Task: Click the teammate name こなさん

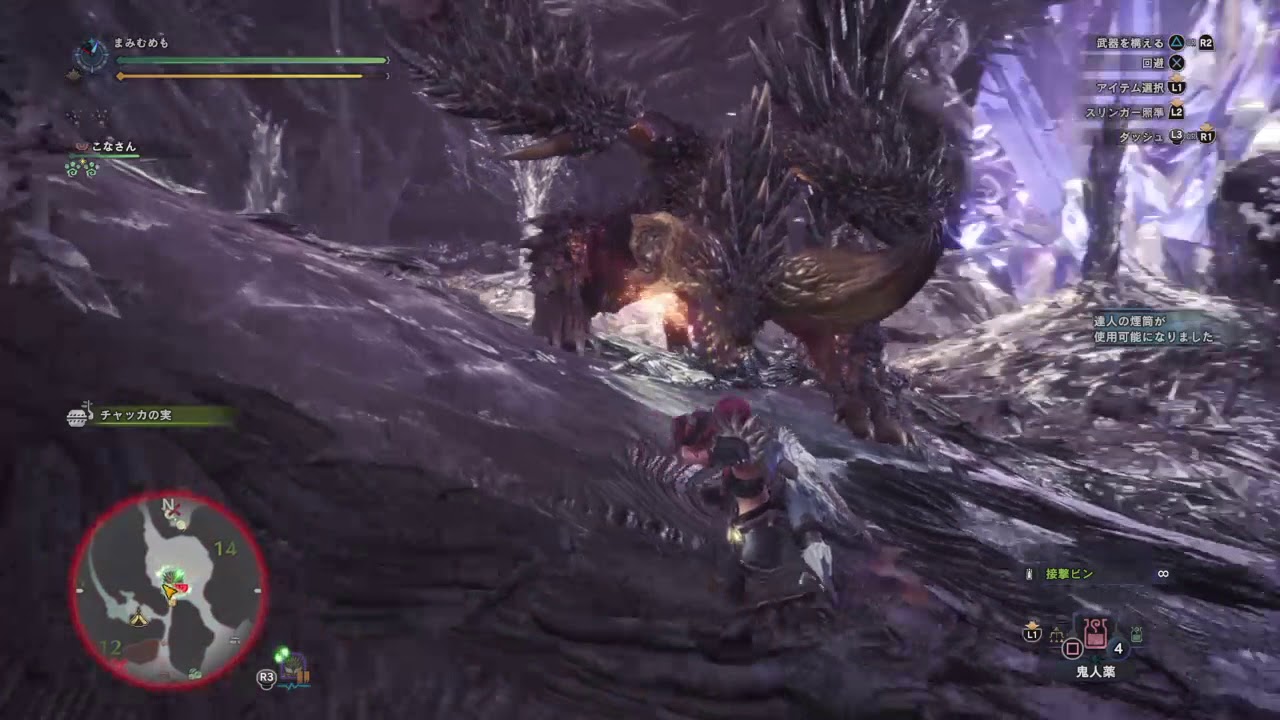Action: pyautogui.click(x=112, y=146)
